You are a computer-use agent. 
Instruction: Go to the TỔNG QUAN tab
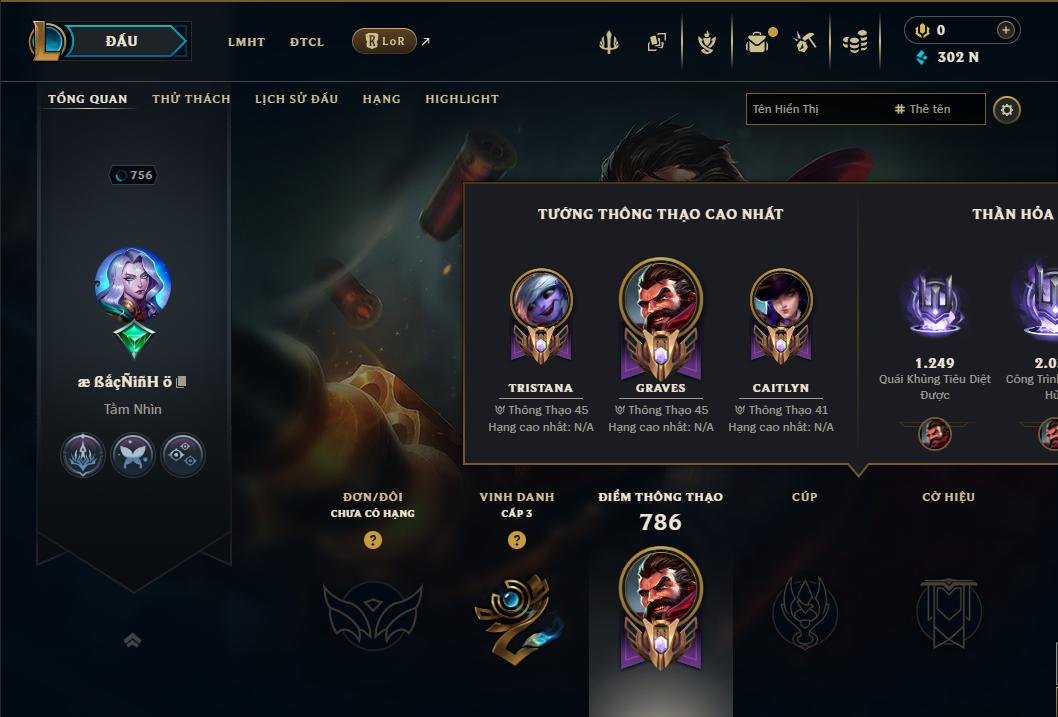[88, 99]
